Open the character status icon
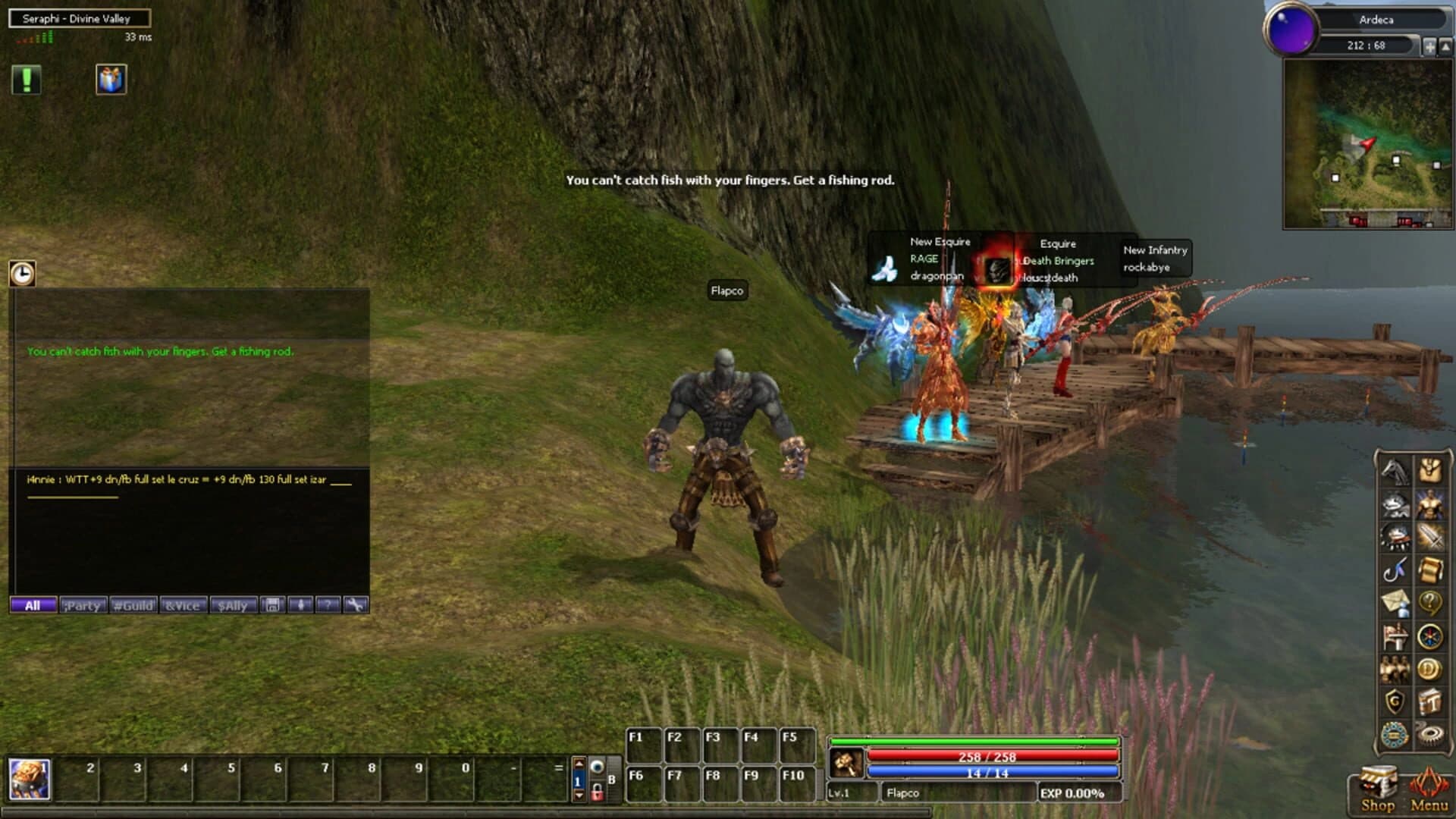1456x819 pixels. [1430, 504]
